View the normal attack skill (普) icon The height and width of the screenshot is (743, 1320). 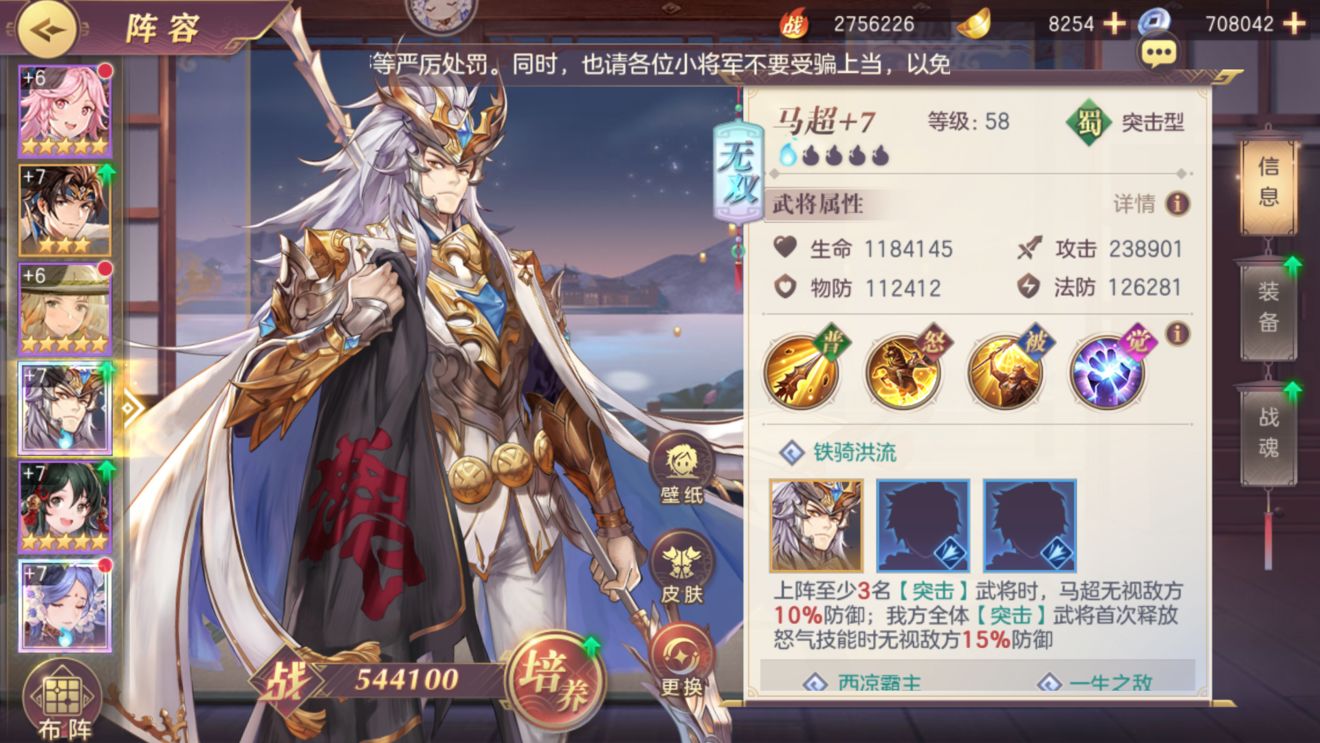[x=799, y=370]
